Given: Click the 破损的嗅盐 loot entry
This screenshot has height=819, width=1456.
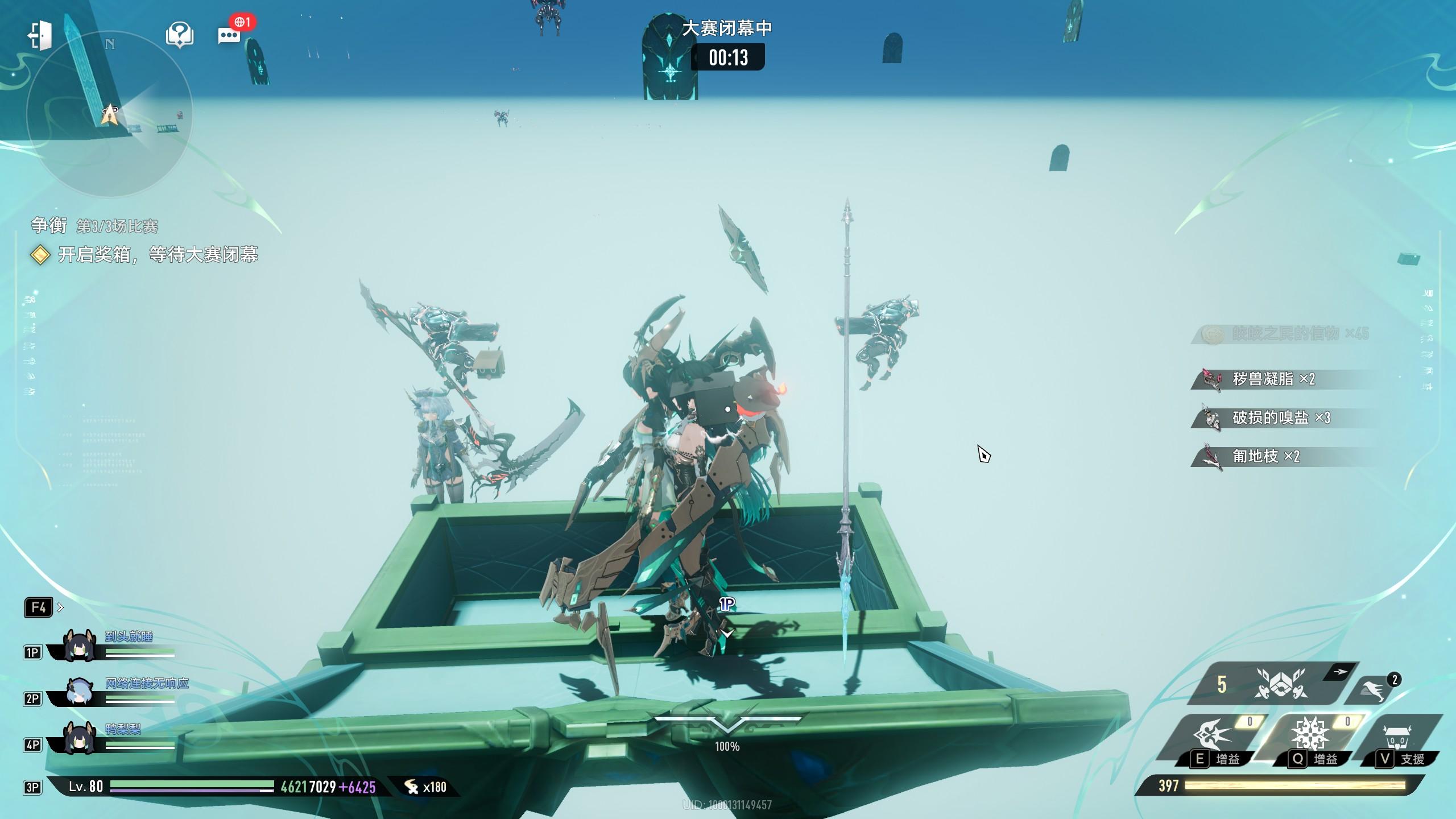Looking at the screenshot, I should click(1281, 418).
